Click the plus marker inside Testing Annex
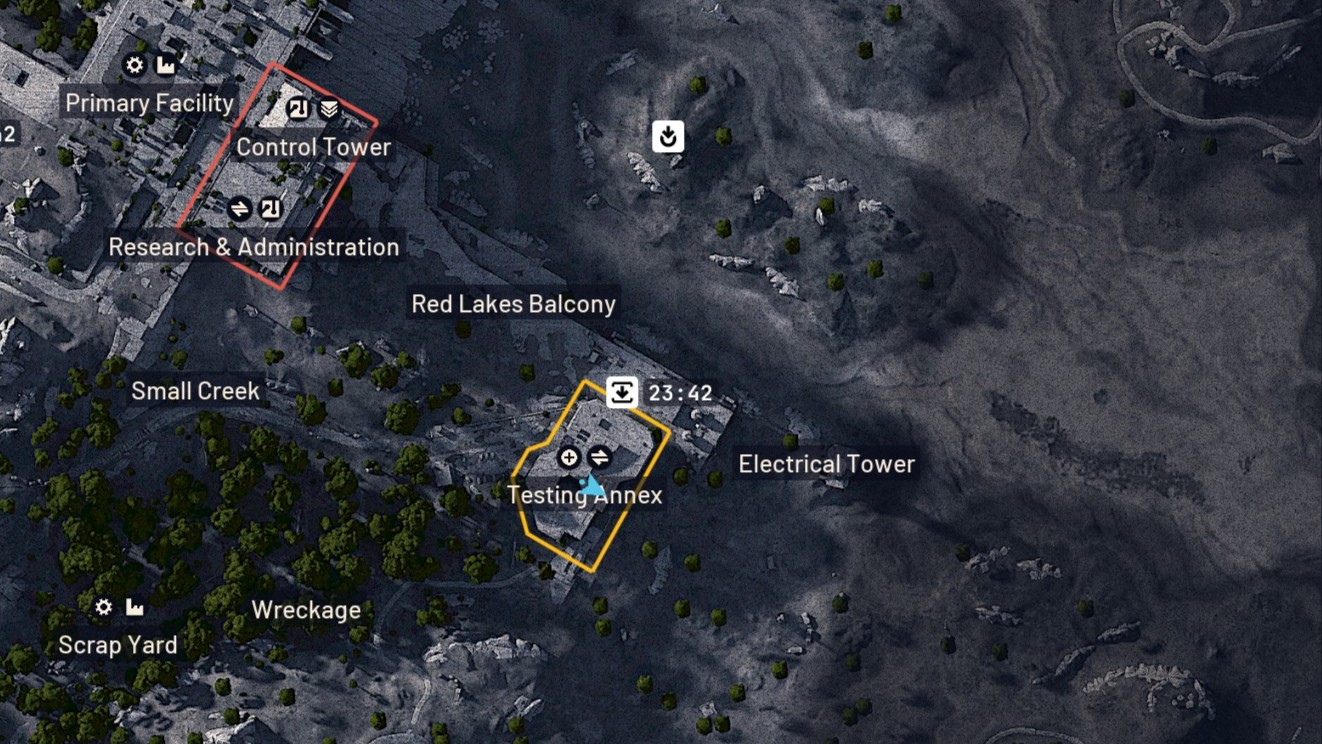Image resolution: width=1322 pixels, height=744 pixels. tap(568, 457)
